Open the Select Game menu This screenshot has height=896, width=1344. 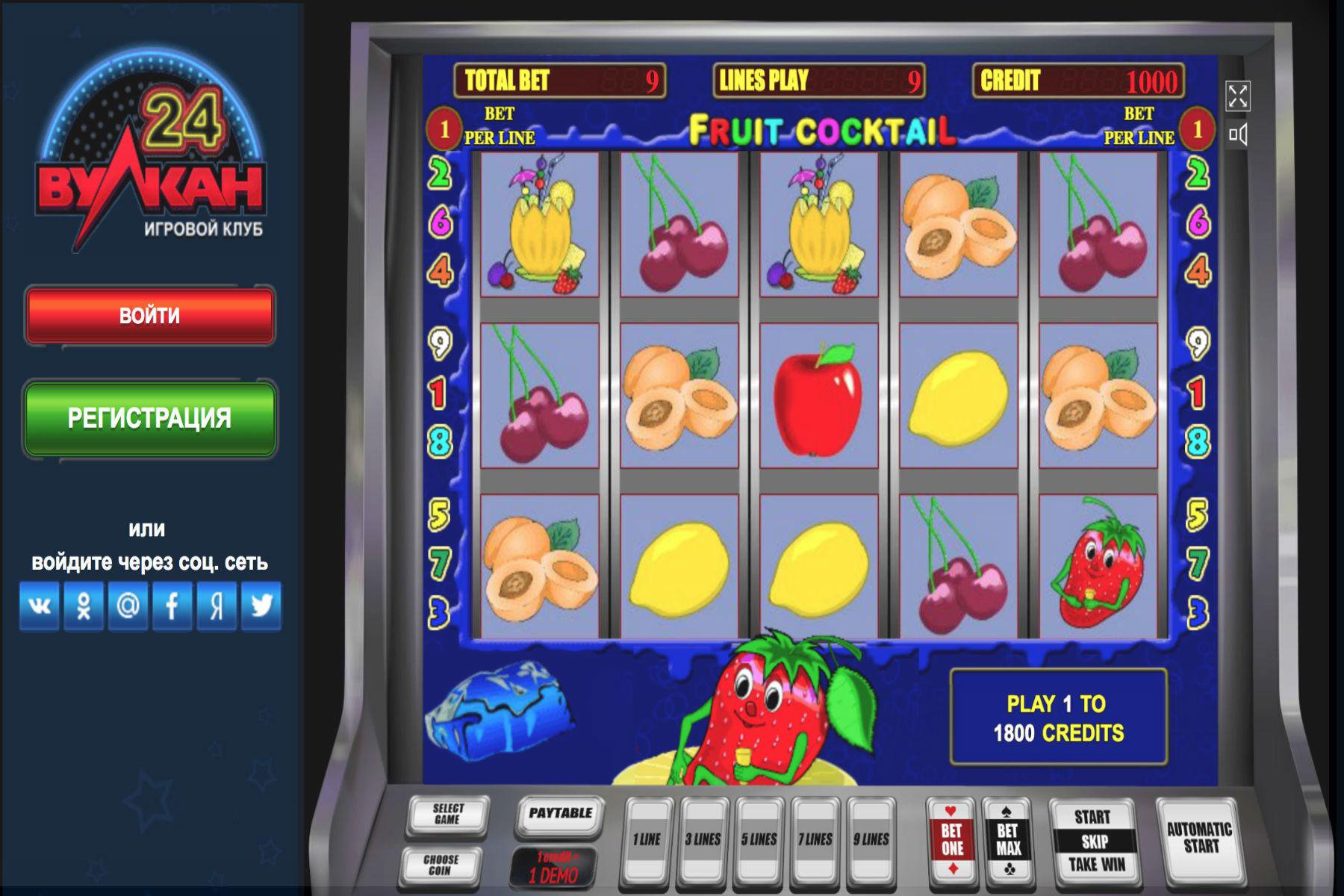point(447,815)
